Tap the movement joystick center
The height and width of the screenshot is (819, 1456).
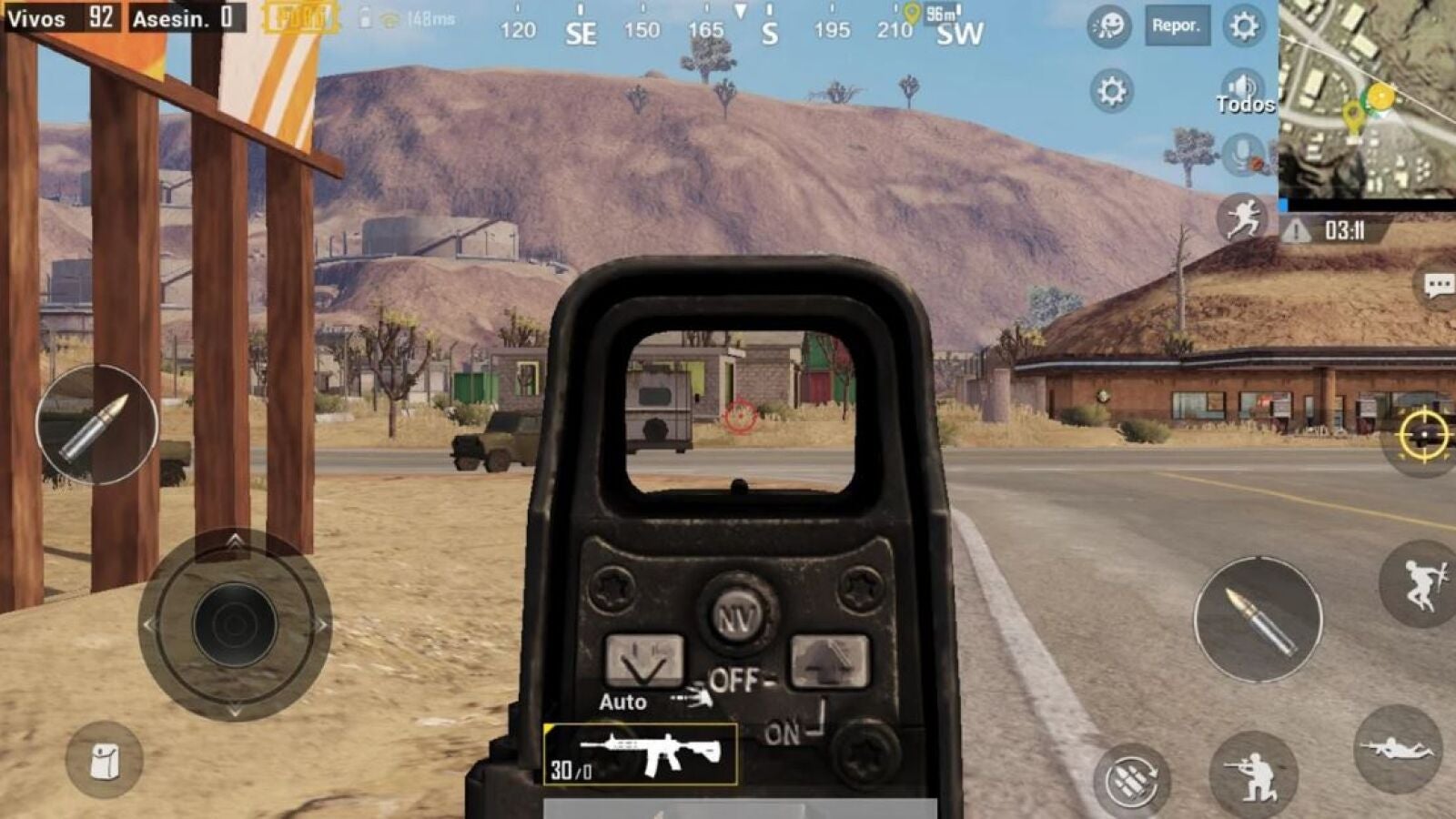click(x=235, y=625)
